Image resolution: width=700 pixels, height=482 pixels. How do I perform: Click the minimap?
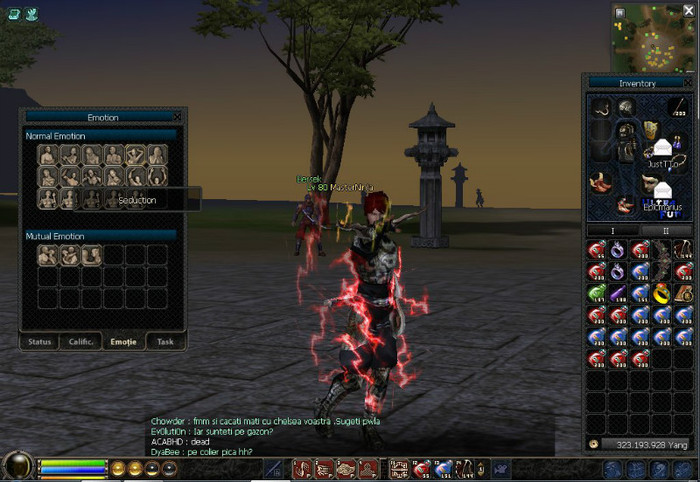click(x=653, y=36)
